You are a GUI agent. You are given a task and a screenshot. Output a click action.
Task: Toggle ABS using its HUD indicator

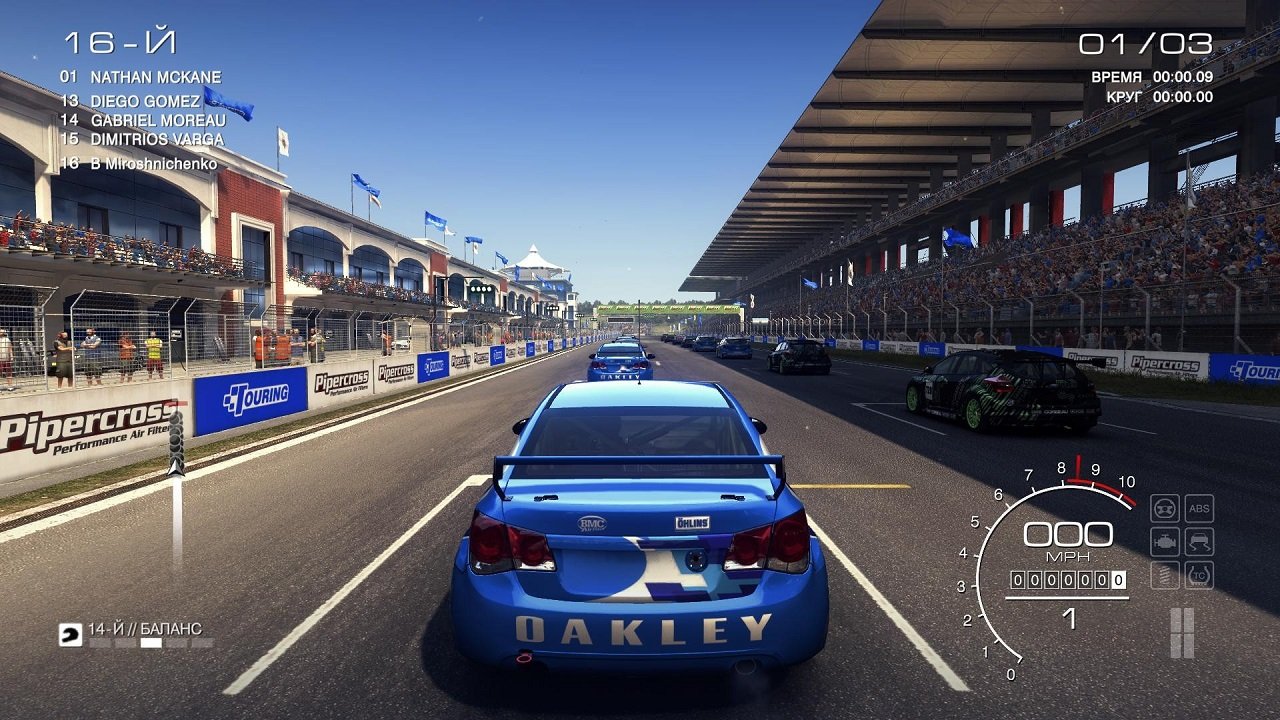(x=1199, y=508)
